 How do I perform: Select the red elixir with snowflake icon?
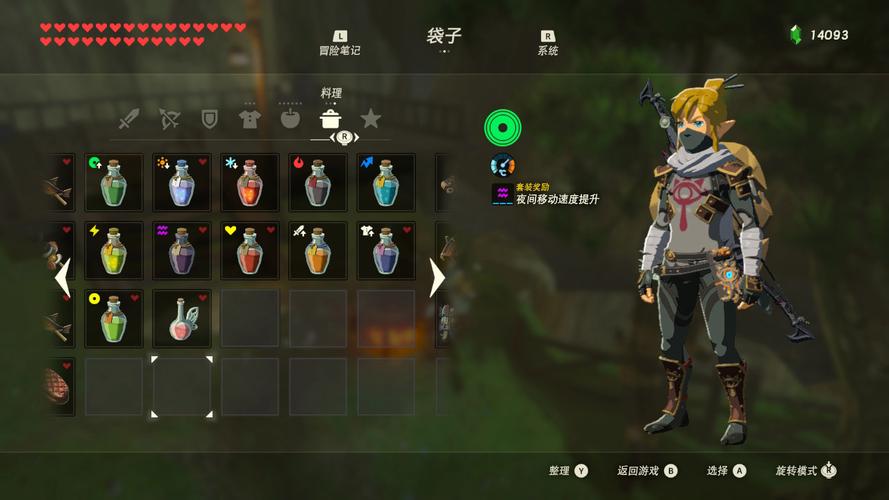click(x=250, y=182)
